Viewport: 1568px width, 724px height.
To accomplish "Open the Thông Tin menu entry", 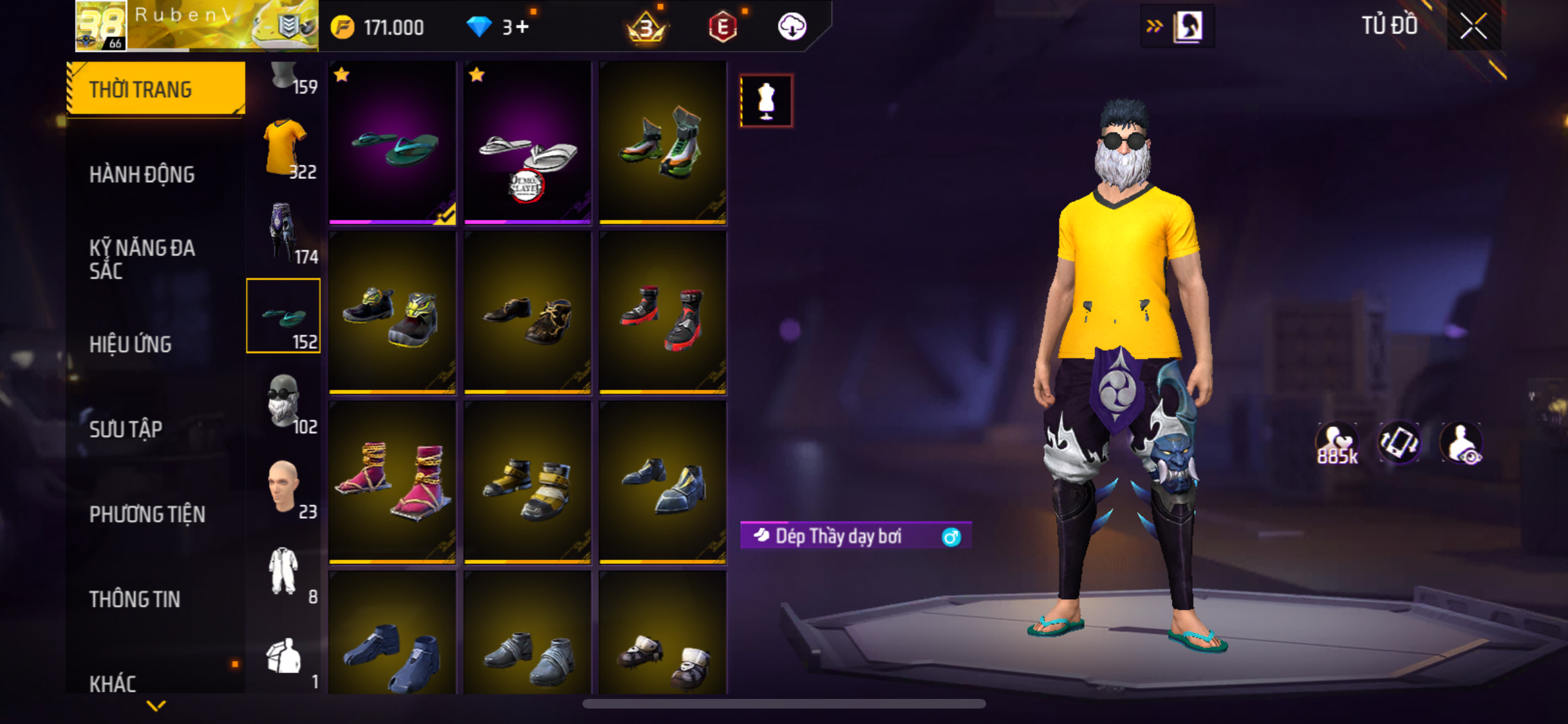I will [135, 599].
